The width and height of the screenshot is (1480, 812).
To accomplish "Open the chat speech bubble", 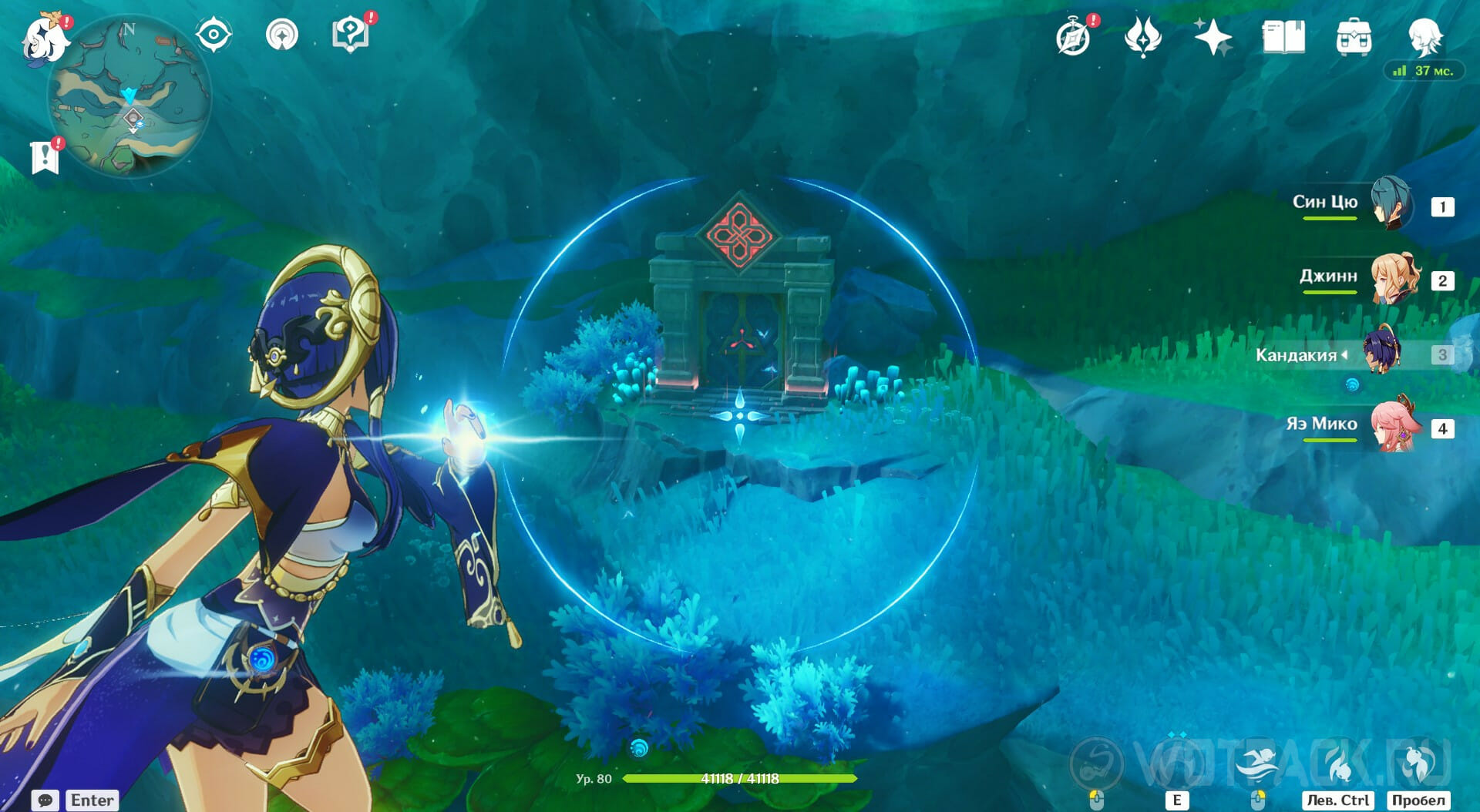I will pyautogui.click(x=45, y=800).
